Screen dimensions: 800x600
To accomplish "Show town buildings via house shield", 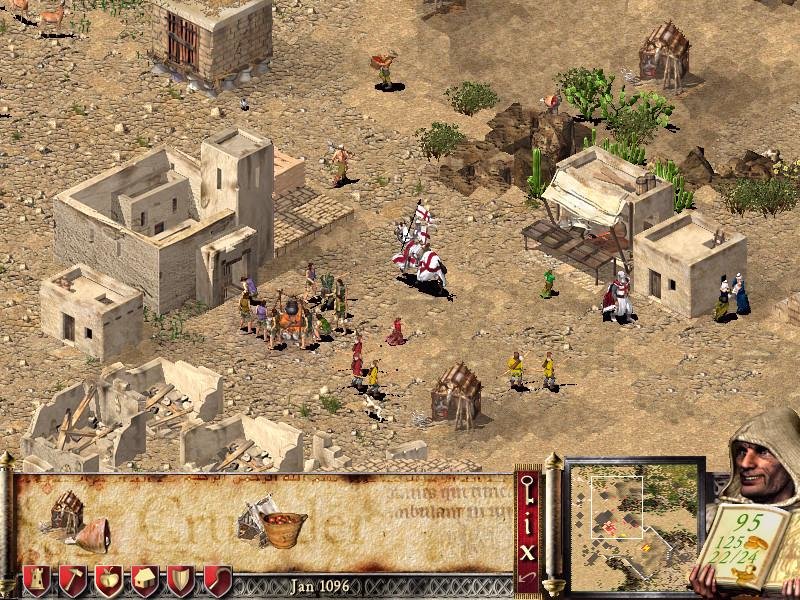I will 145,579.
